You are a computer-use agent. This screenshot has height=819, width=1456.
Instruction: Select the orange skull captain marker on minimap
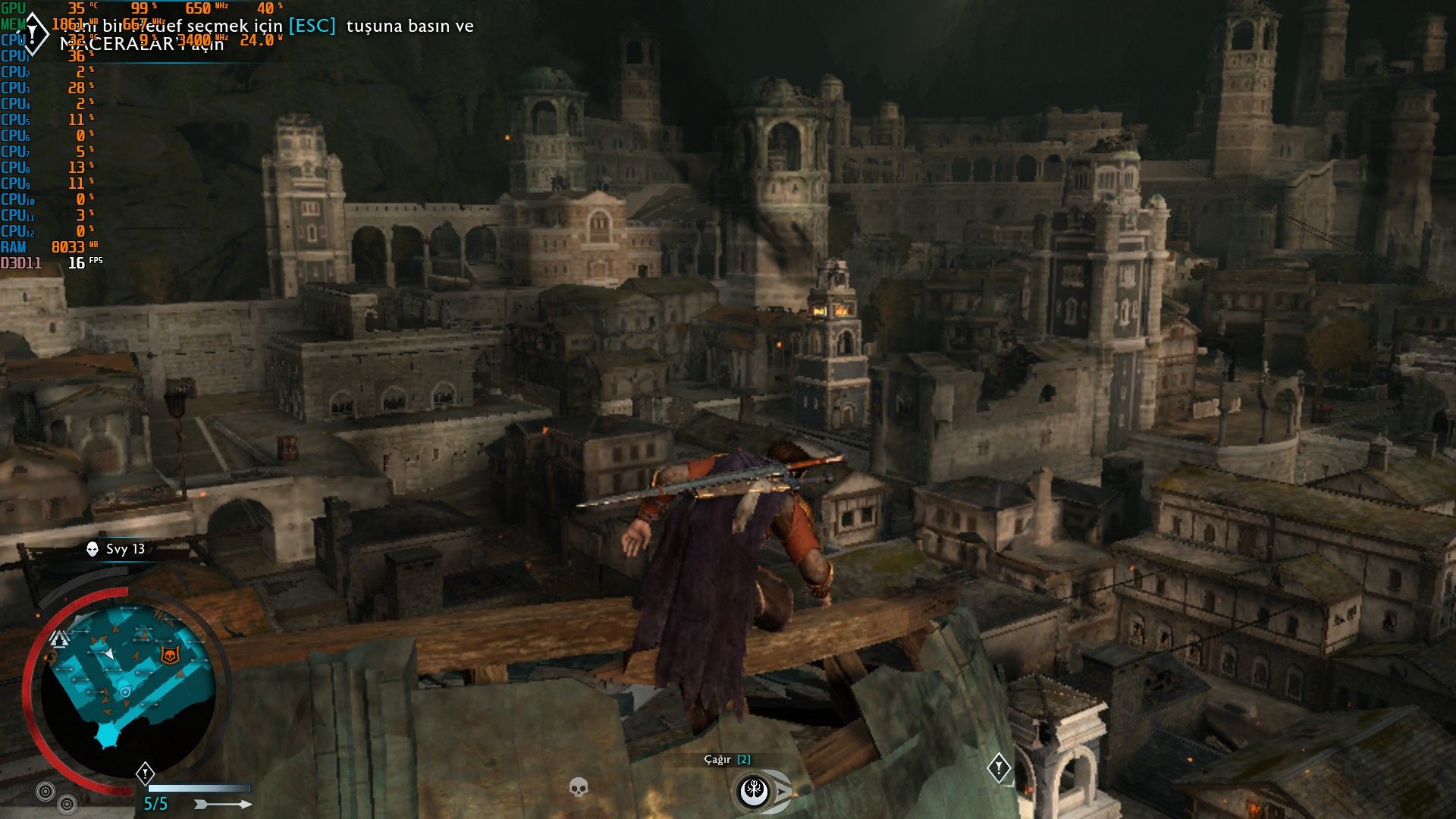pyautogui.click(x=170, y=654)
